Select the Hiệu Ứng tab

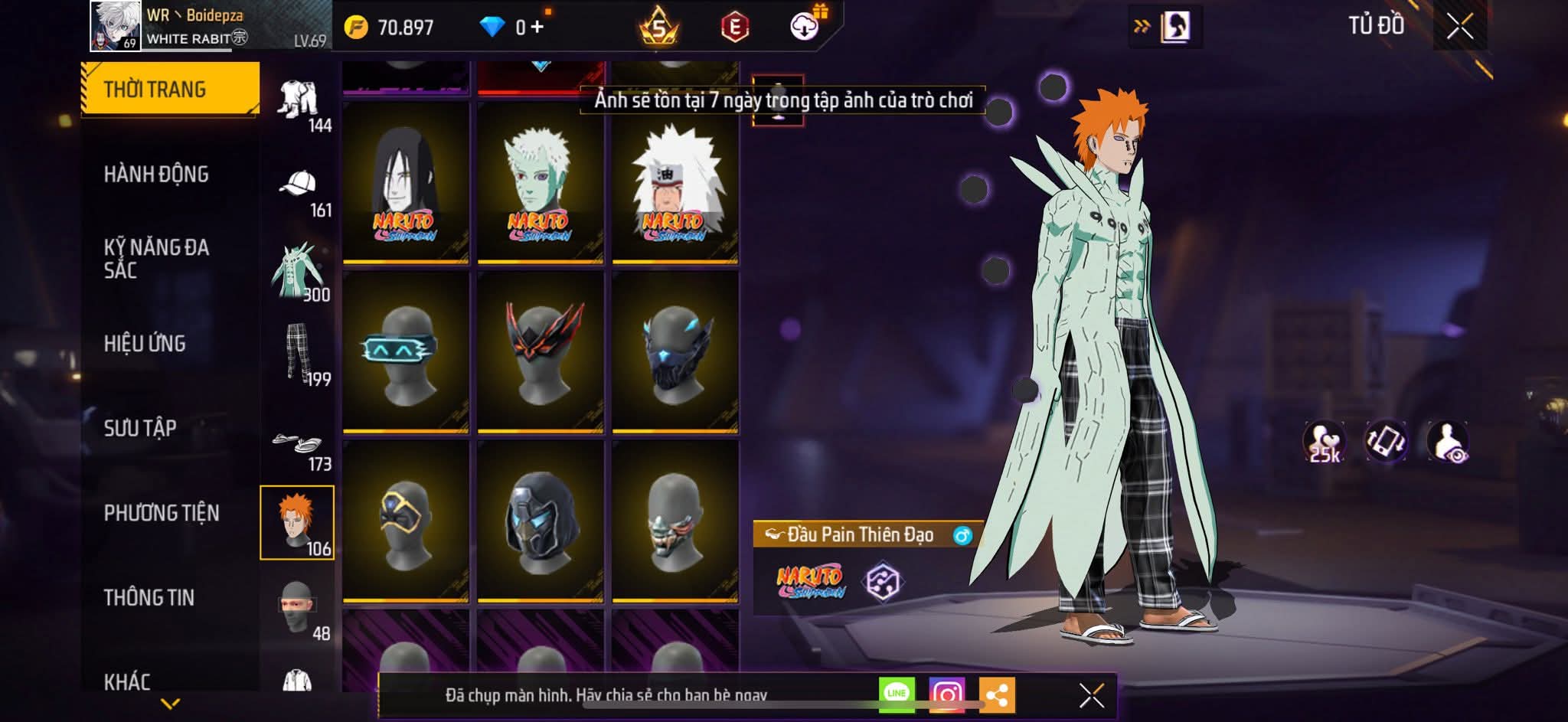pos(145,344)
